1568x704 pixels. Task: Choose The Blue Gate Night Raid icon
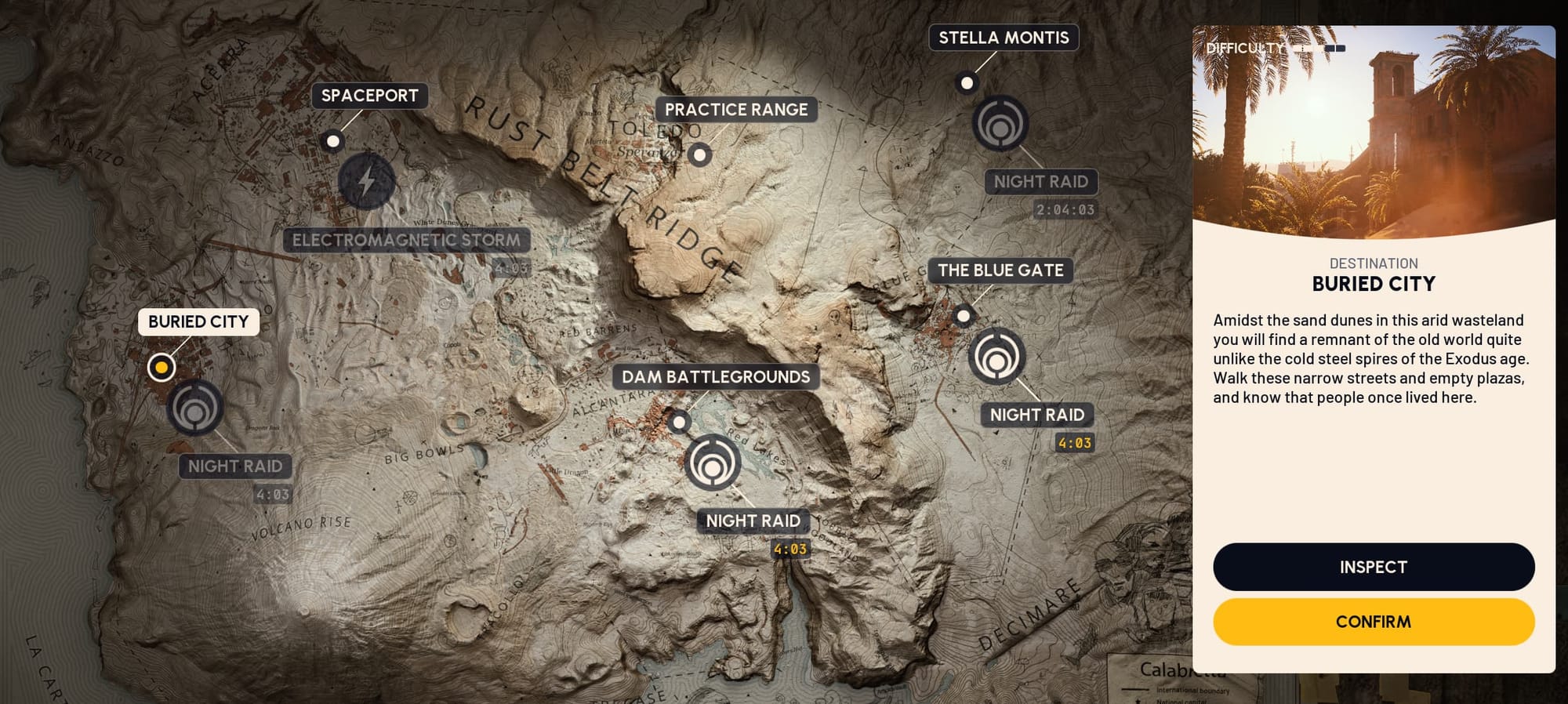point(996,357)
